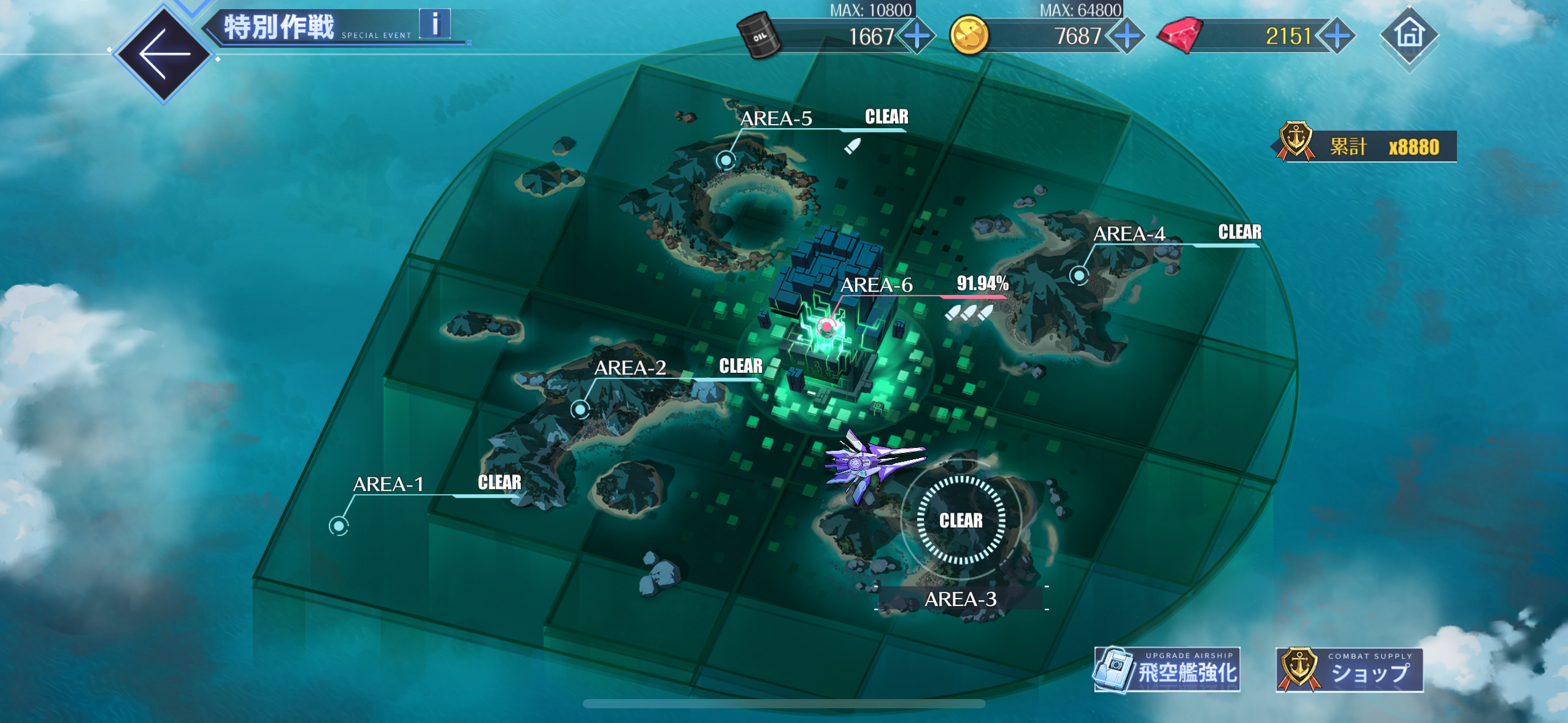Image resolution: width=1568 pixels, height=723 pixels.
Task: Open the special event info button
Action: (435, 25)
